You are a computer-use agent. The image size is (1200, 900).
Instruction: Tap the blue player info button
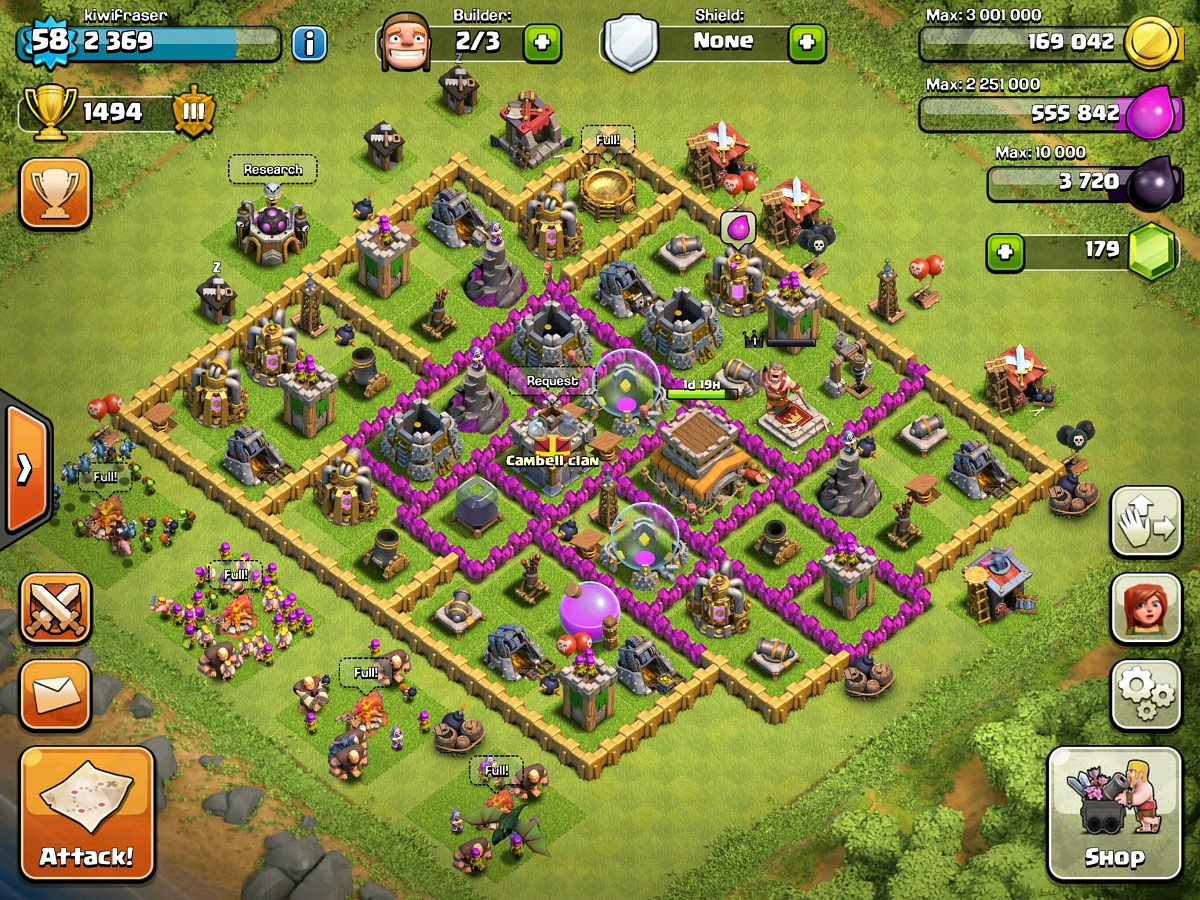pos(309,43)
